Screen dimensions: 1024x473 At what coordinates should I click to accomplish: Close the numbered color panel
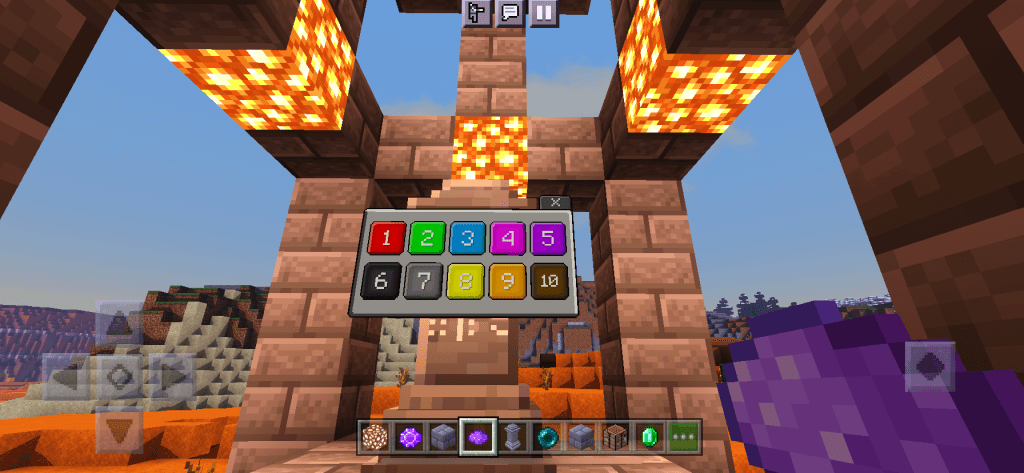pyautogui.click(x=555, y=202)
